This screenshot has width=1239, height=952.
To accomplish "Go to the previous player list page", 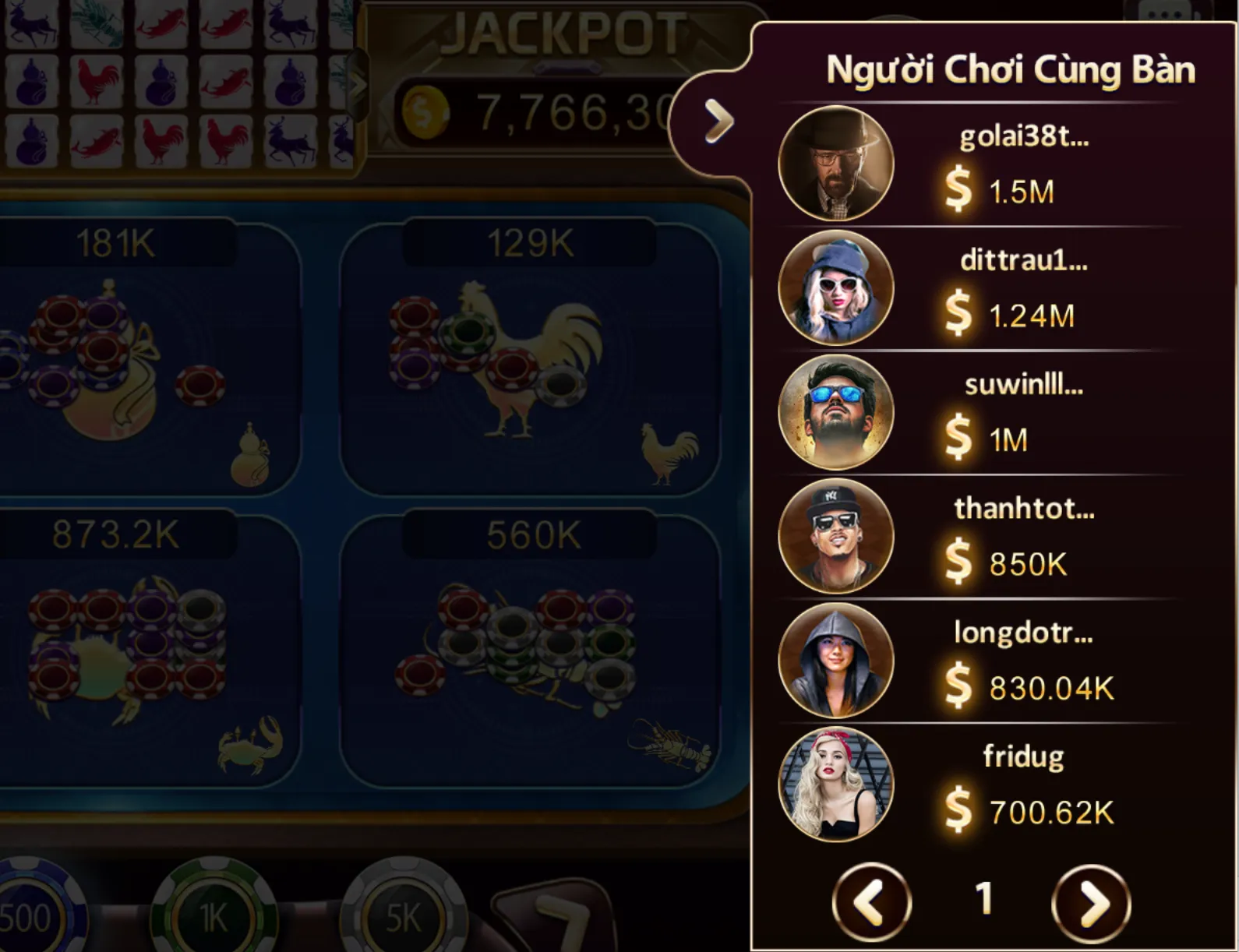I will click(x=871, y=903).
